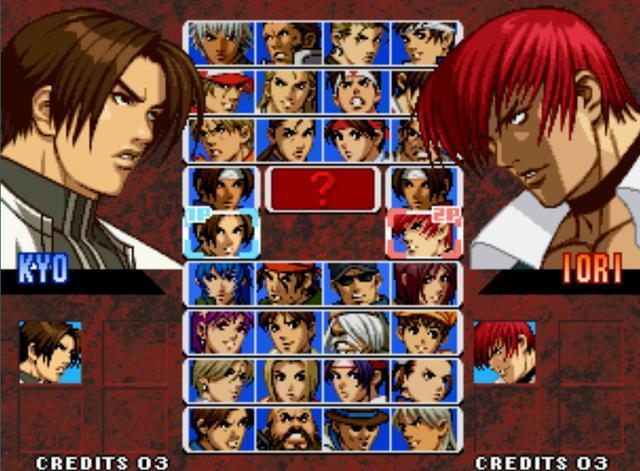640x471 pixels.
Task: Select Yuri with the red headband
Action: (357, 139)
